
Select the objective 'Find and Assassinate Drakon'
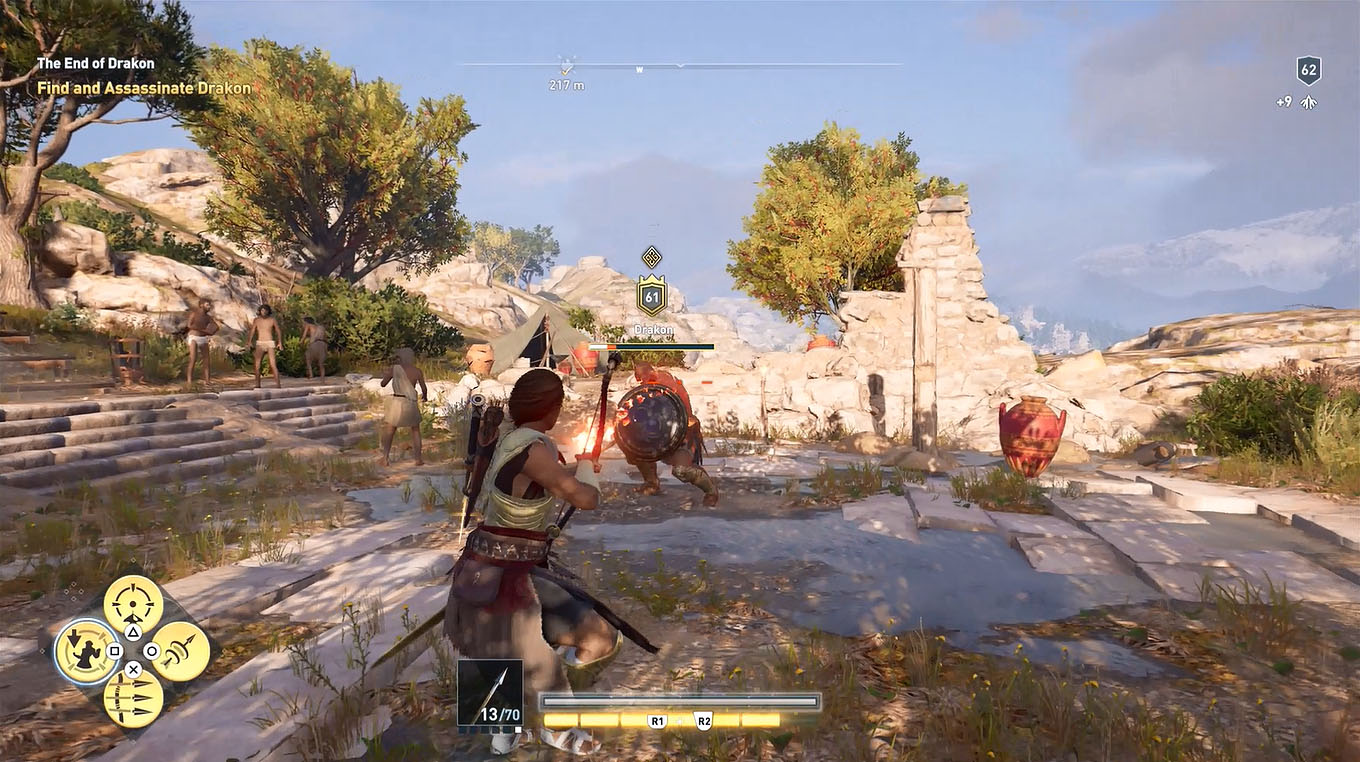pyautogui.click(x=145, y=88)
